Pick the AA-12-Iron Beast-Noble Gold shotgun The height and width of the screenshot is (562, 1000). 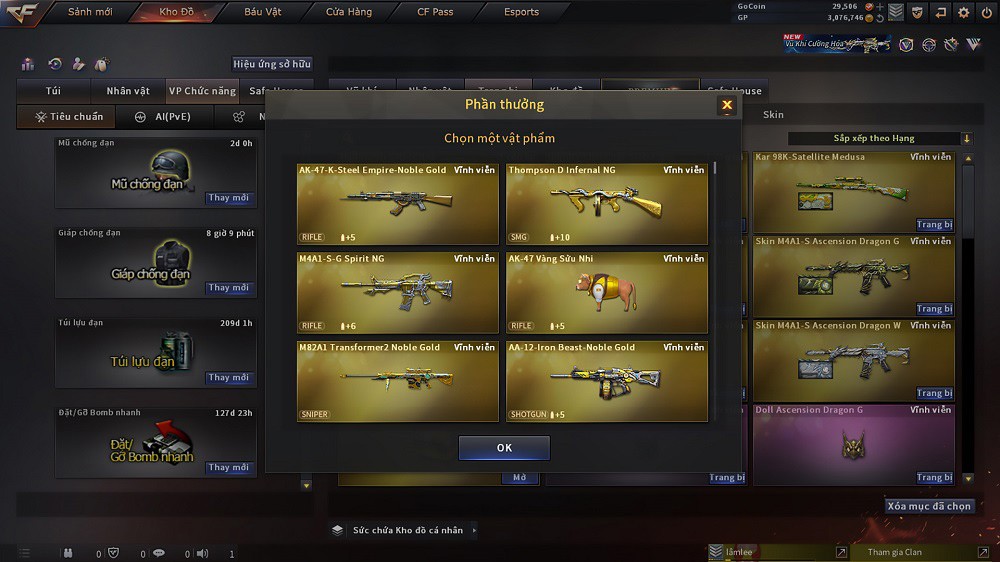[x=606, y=381]
